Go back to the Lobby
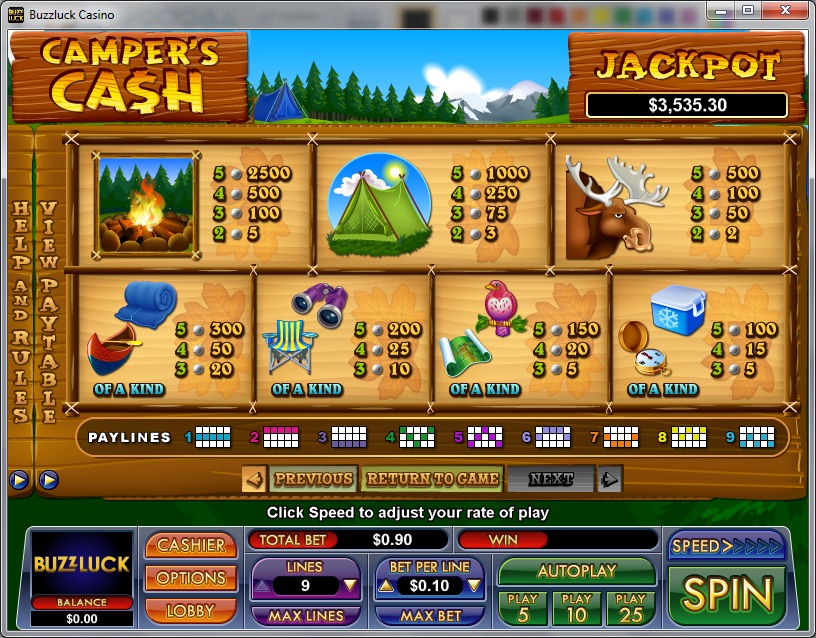Screen dimensions: 816x638 191,609
